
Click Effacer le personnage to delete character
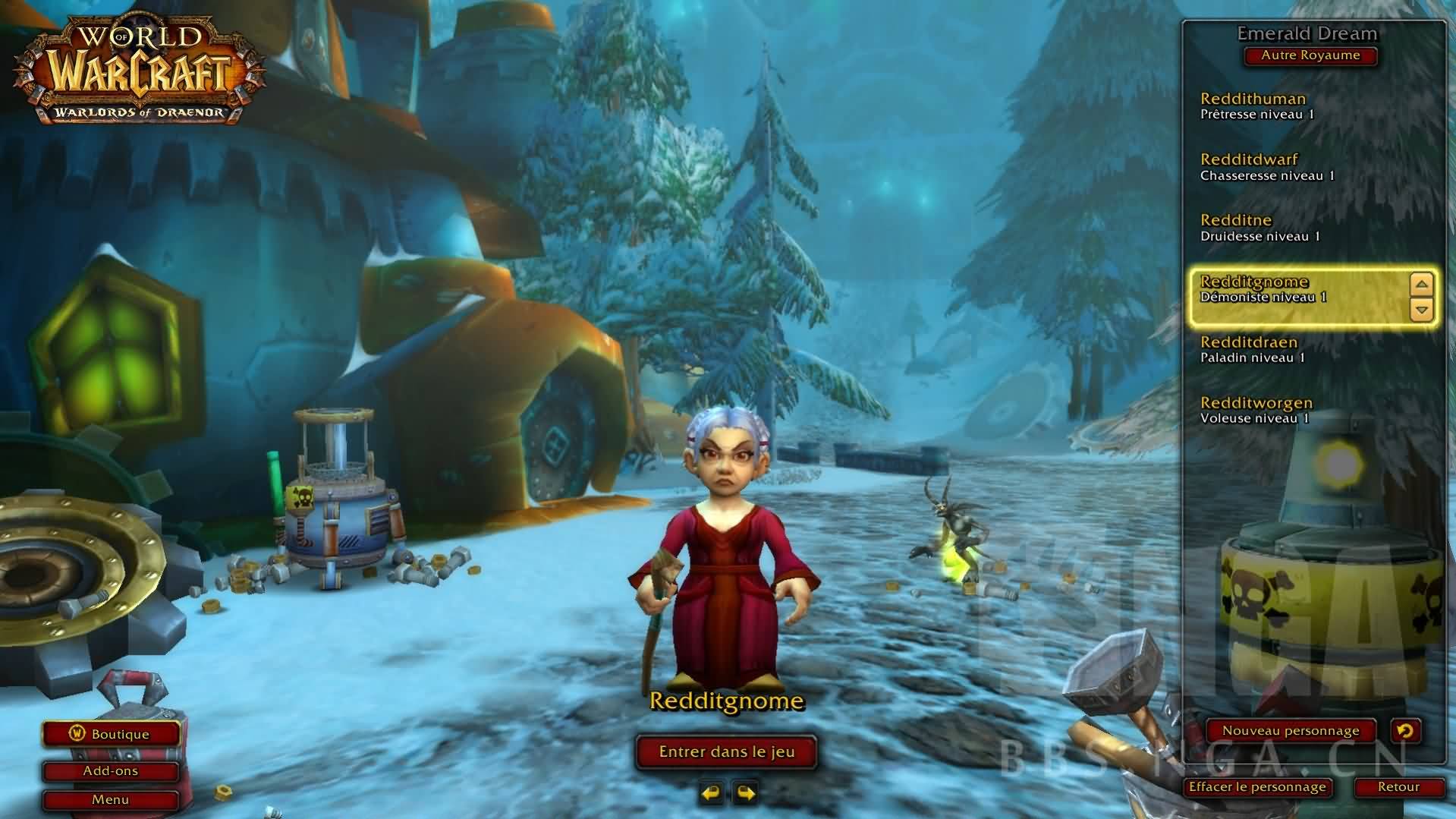click(1257, 787)
